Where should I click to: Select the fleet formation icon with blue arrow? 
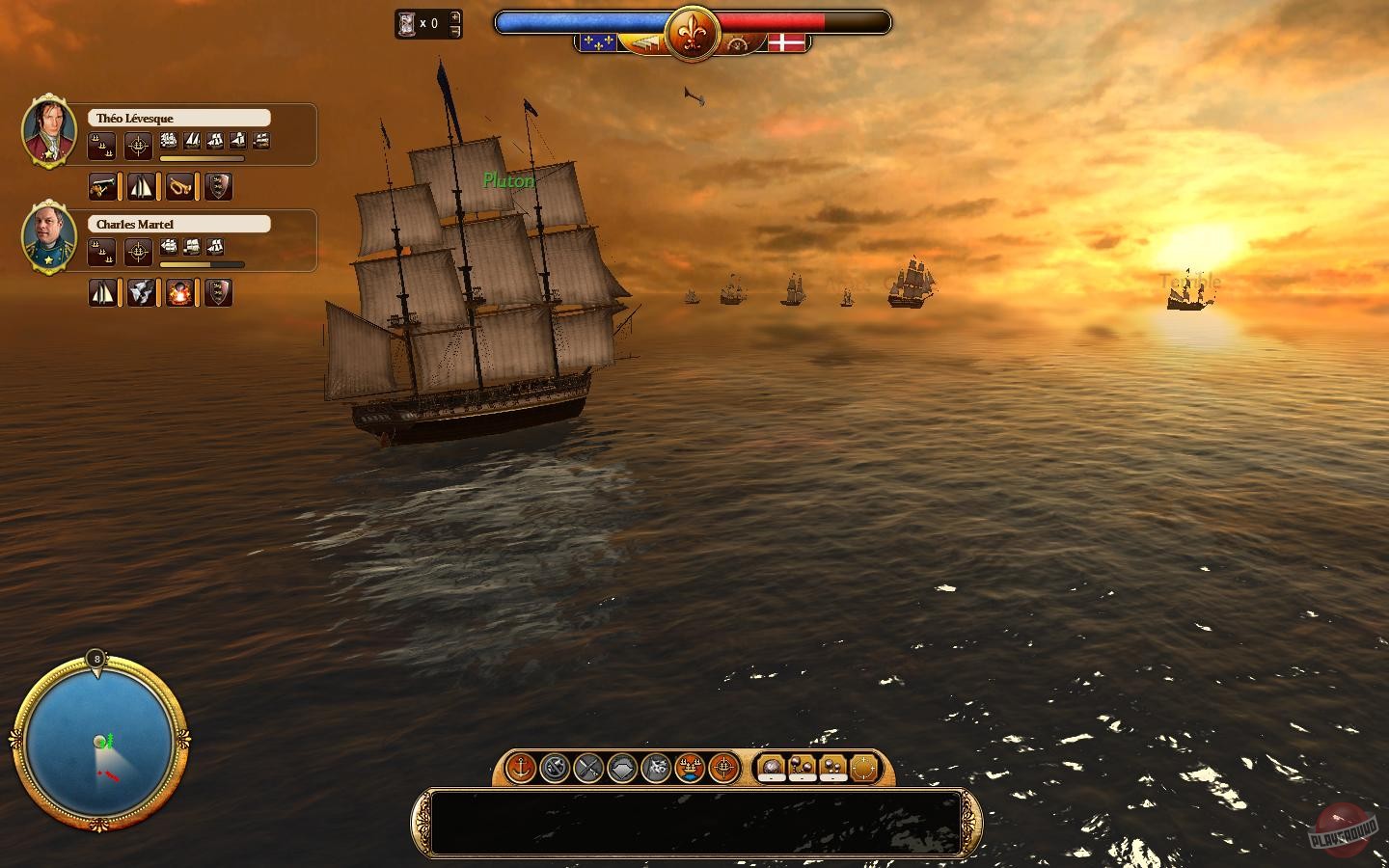click(690, 767)
